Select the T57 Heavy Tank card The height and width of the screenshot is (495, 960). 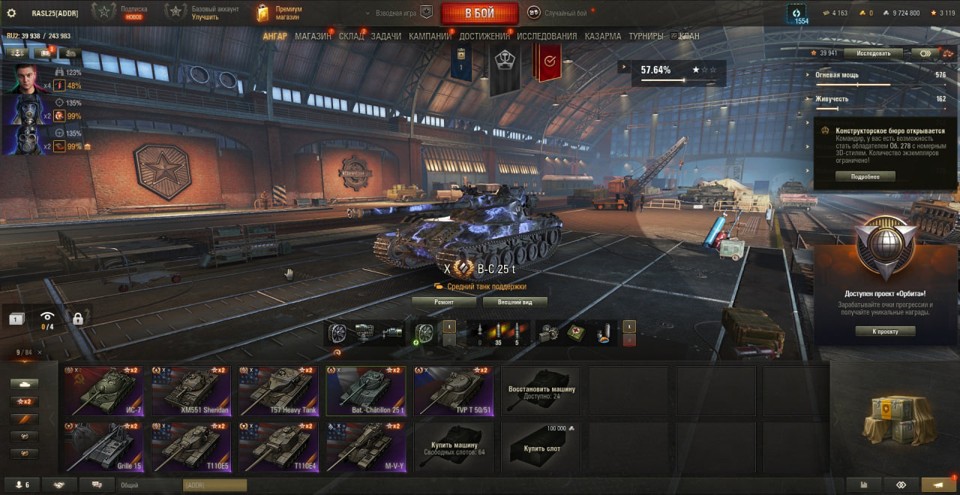[278, 389]
